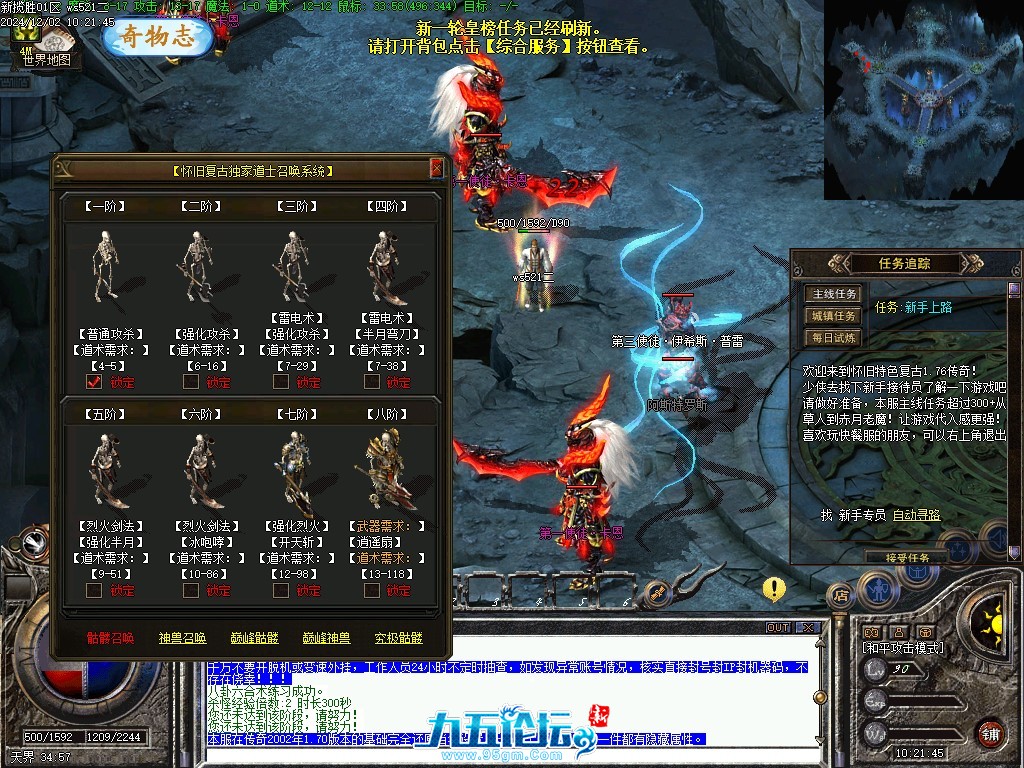Select the 主线任务 quest category

coord(833,294)
